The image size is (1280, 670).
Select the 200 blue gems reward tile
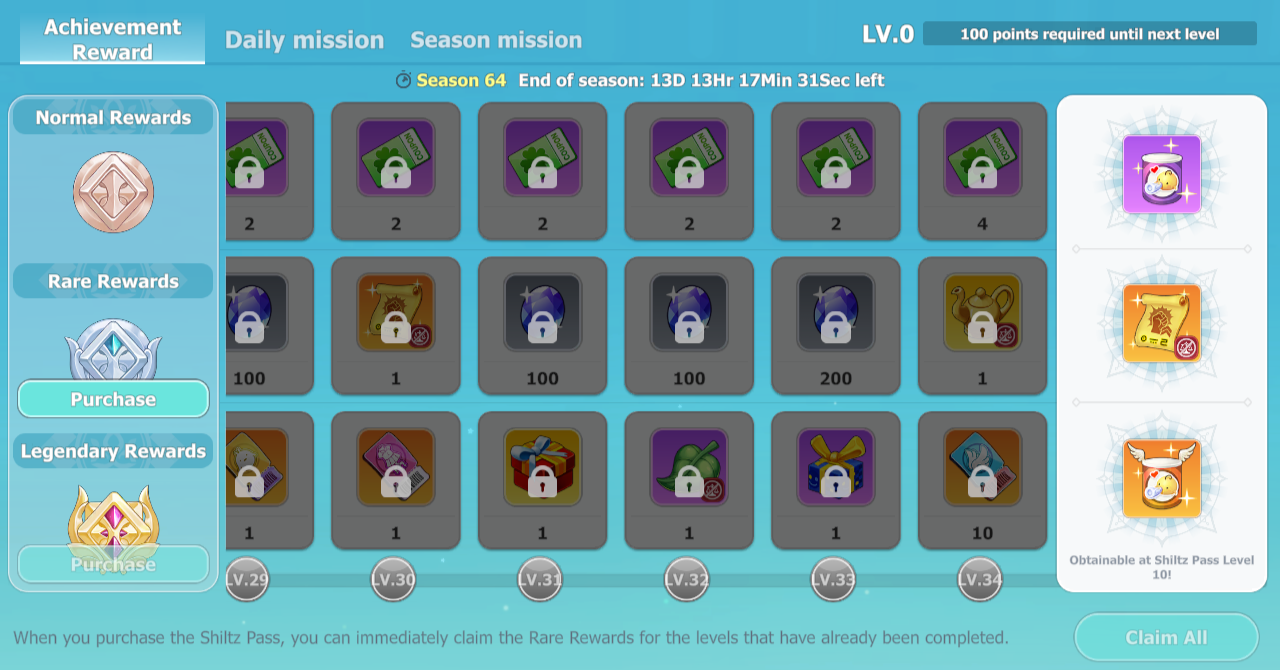pyautogui.click(x=836, y=313)
